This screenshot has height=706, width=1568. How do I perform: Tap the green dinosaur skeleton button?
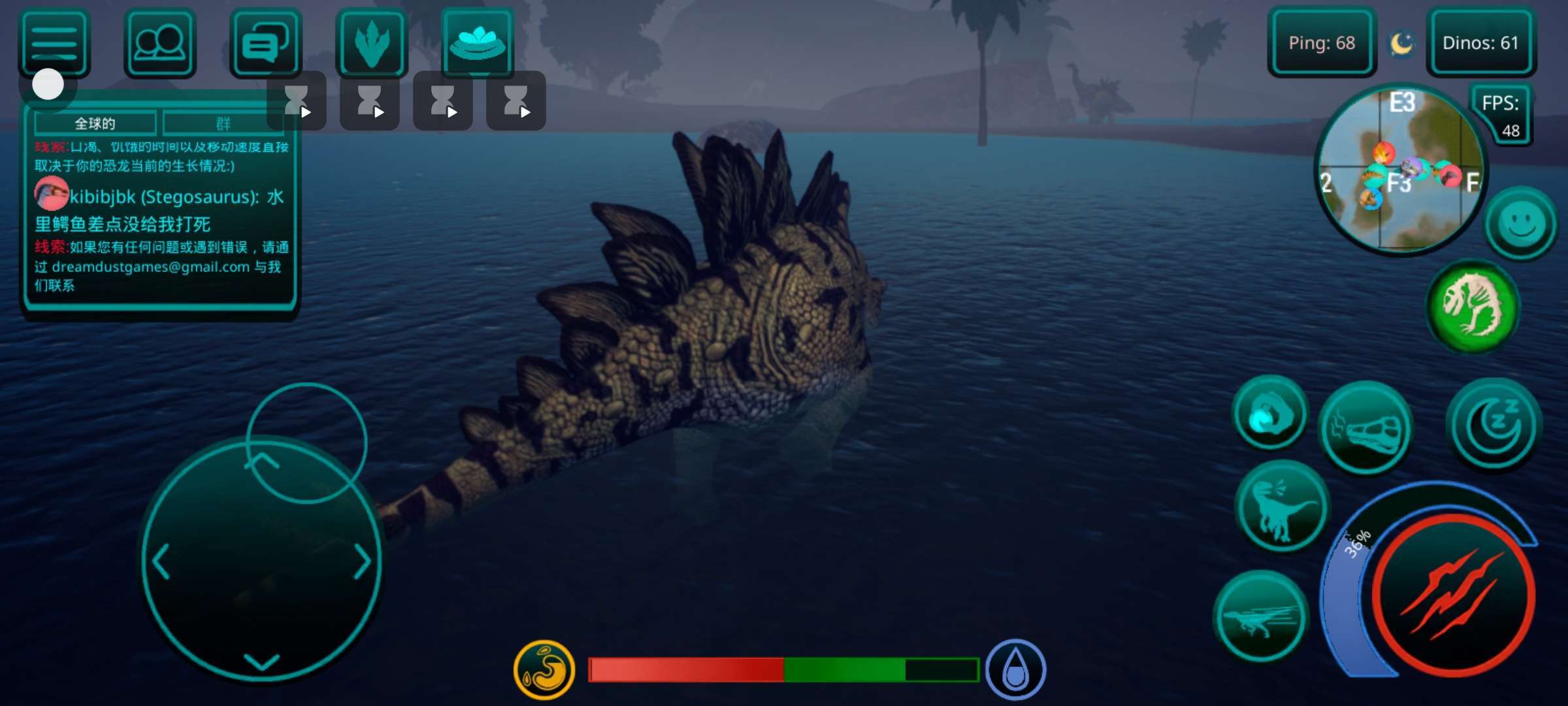[1473, 306]
